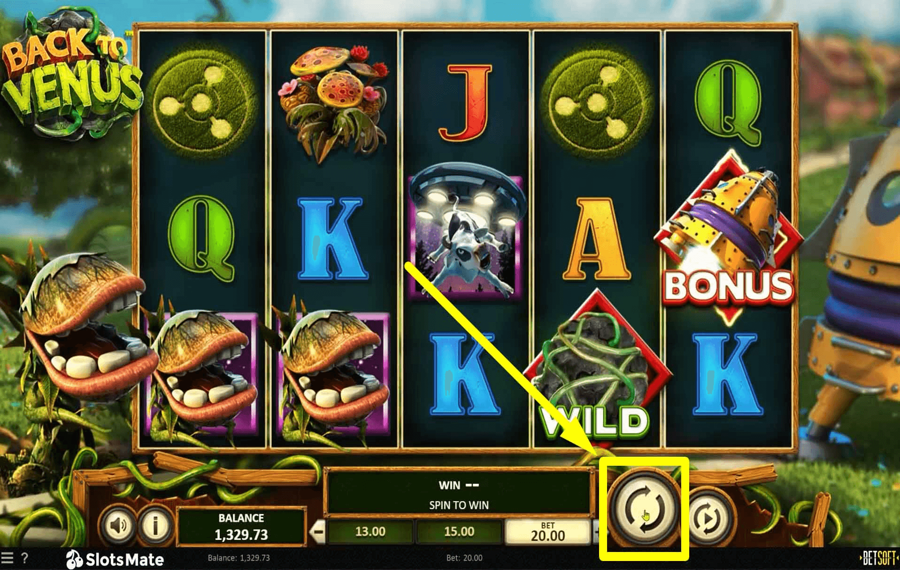Toggle the sound speaker icon
Image resolution: width=900 pixels, height=570 pixels.
pyautogui.click(x=119, y=524)
